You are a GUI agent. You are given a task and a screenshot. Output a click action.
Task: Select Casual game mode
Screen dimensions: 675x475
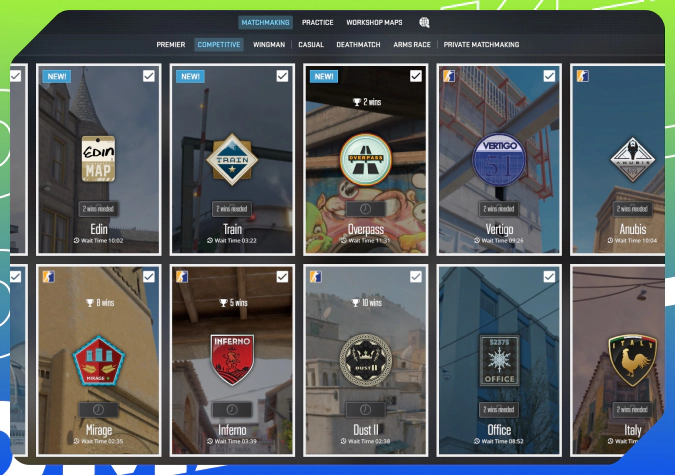pyautogui.click(x=312, y=45)
